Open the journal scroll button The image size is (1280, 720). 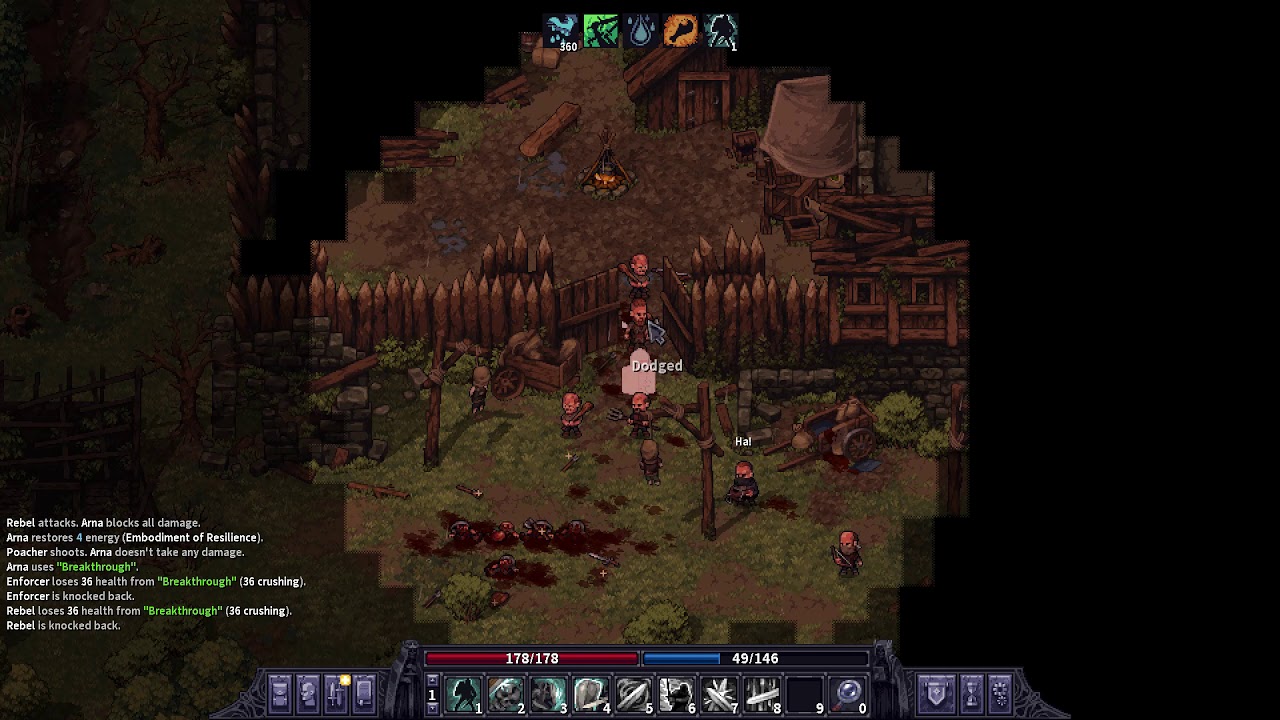pos(364,692)
